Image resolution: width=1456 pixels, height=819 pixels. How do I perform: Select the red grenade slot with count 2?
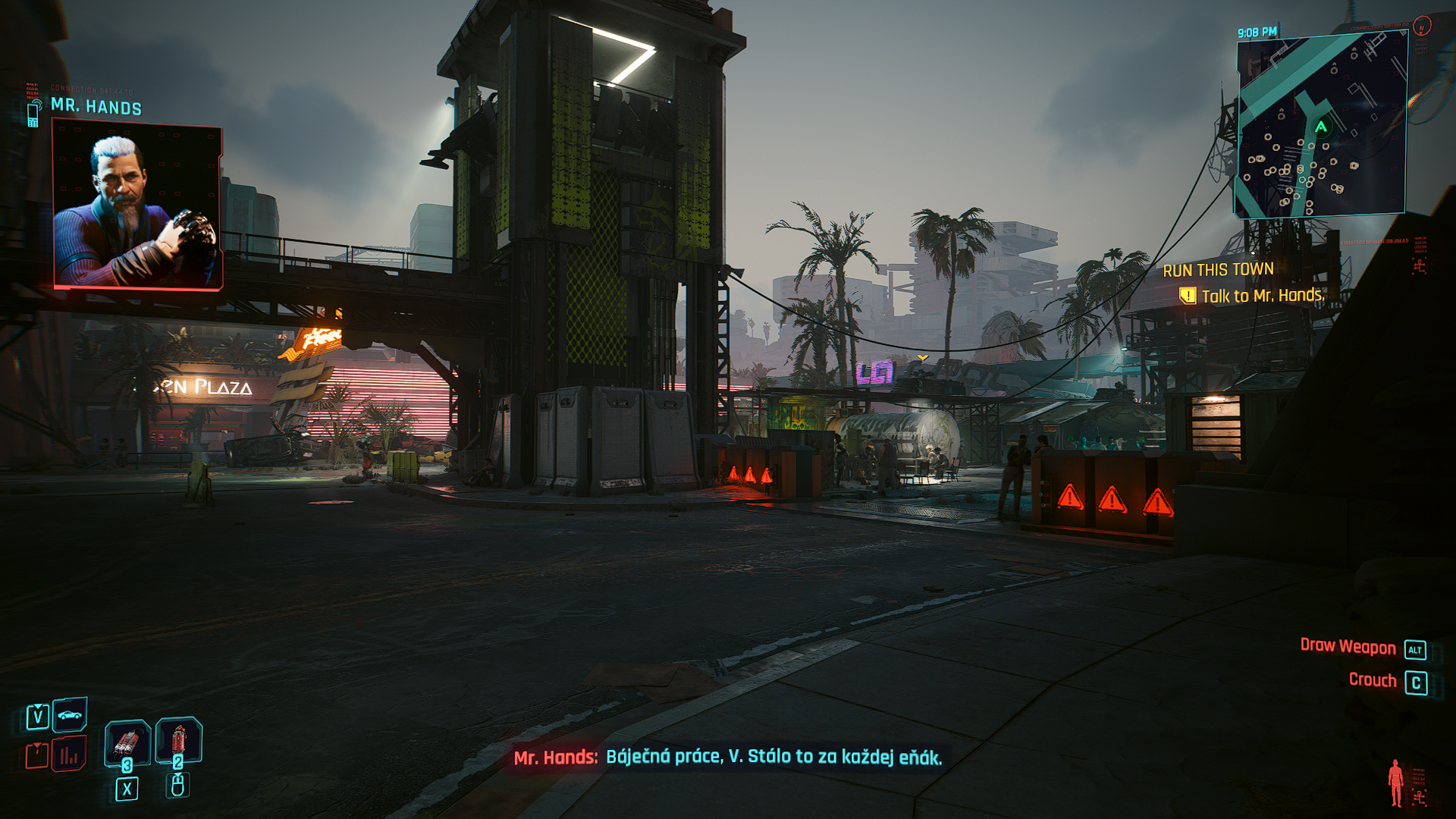tap(178, 739)
